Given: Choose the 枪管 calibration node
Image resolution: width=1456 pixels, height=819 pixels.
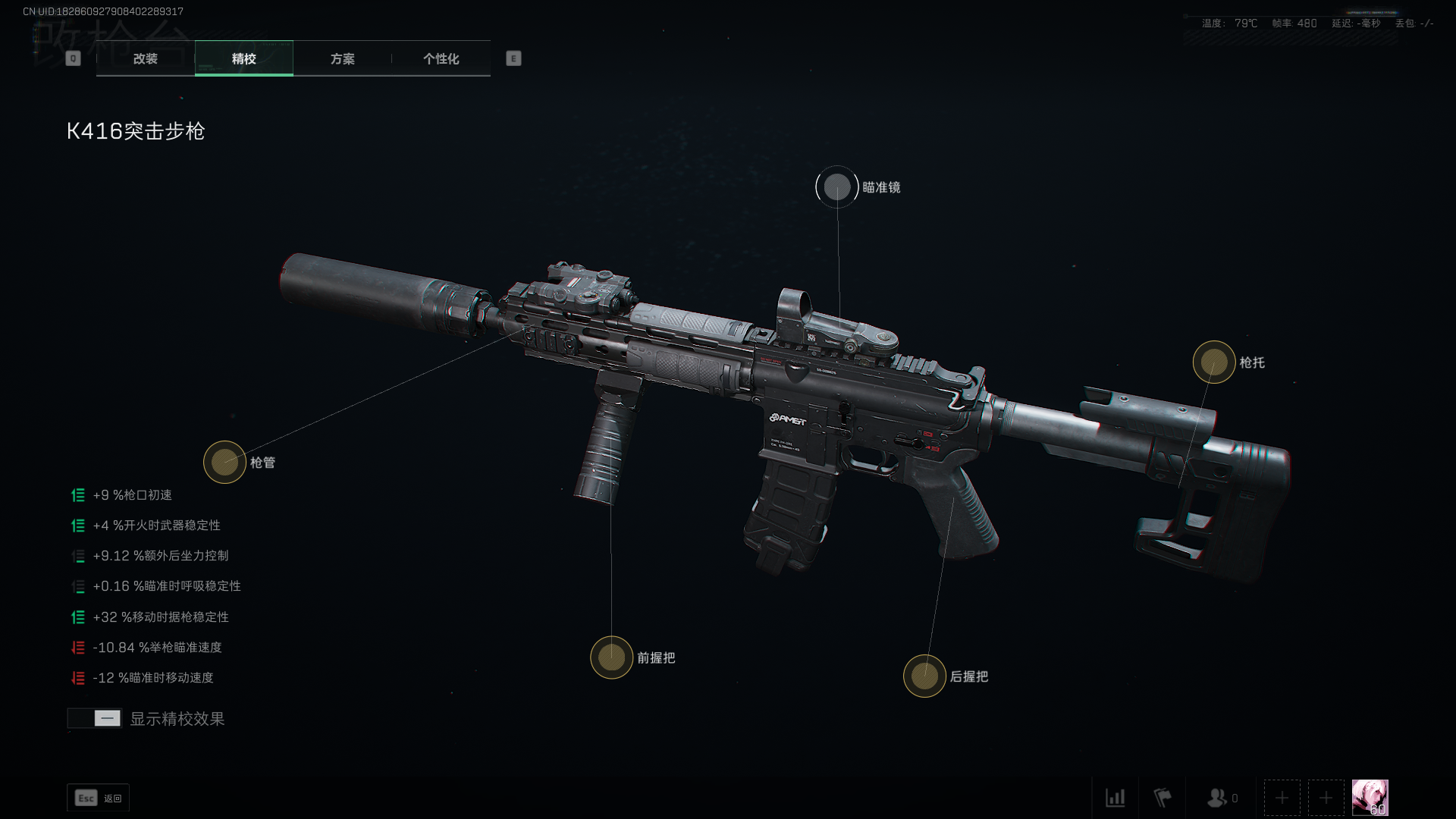Looking at the screenshot, I should (224, 462).
